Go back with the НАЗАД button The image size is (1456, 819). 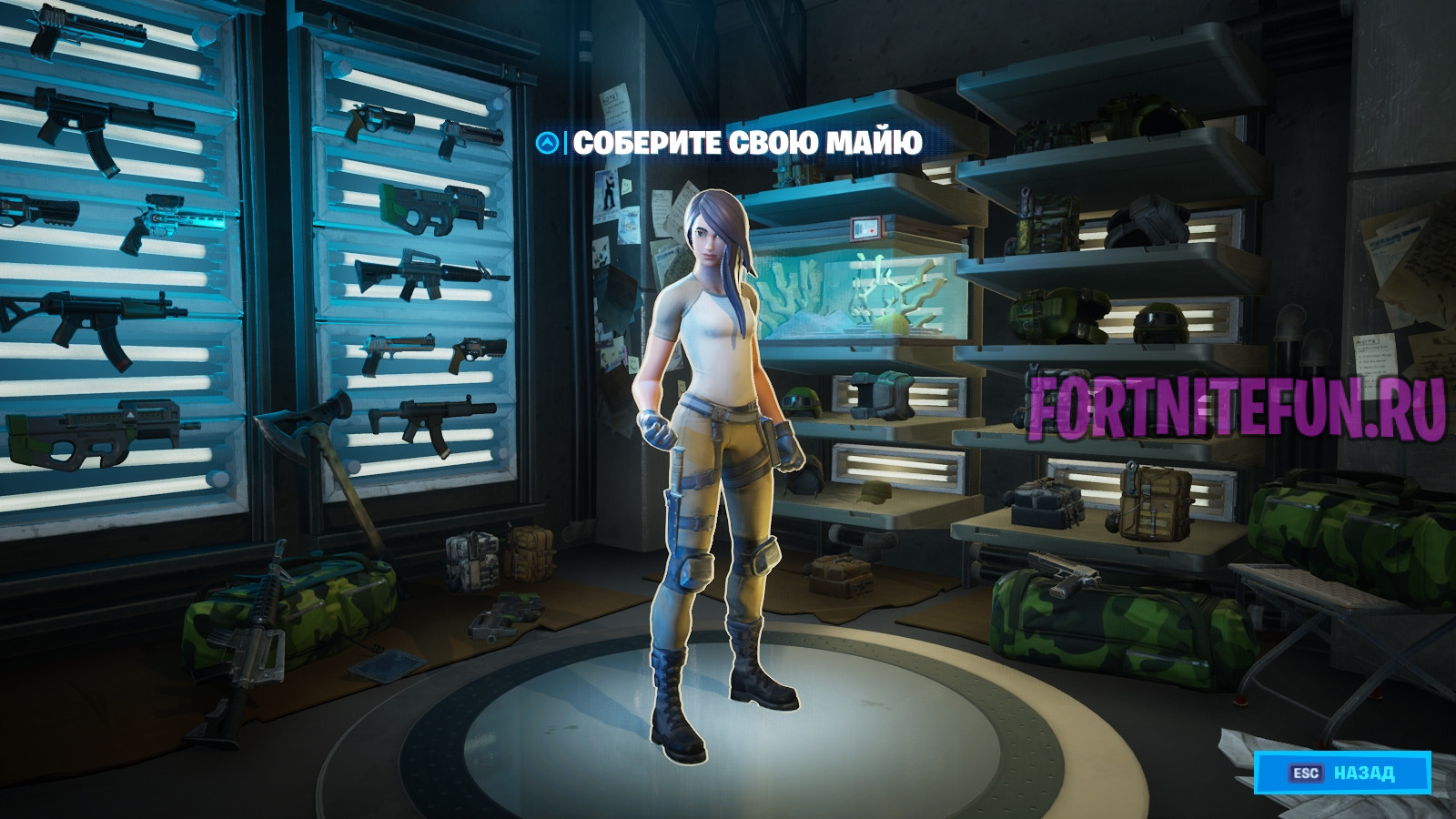pos(1342,773)
